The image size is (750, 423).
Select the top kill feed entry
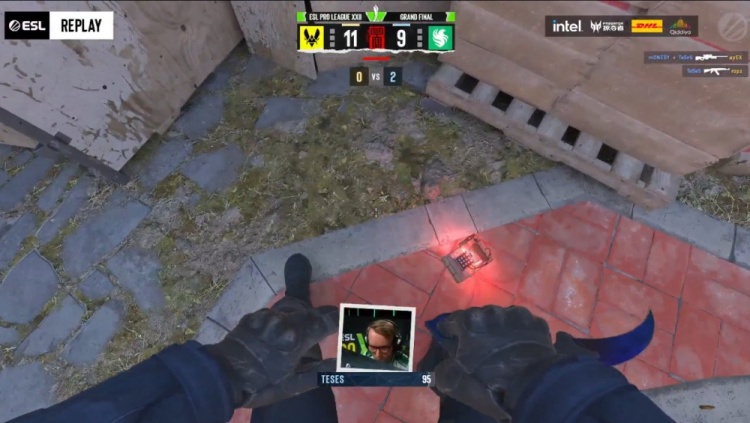(x=695, y=58)
